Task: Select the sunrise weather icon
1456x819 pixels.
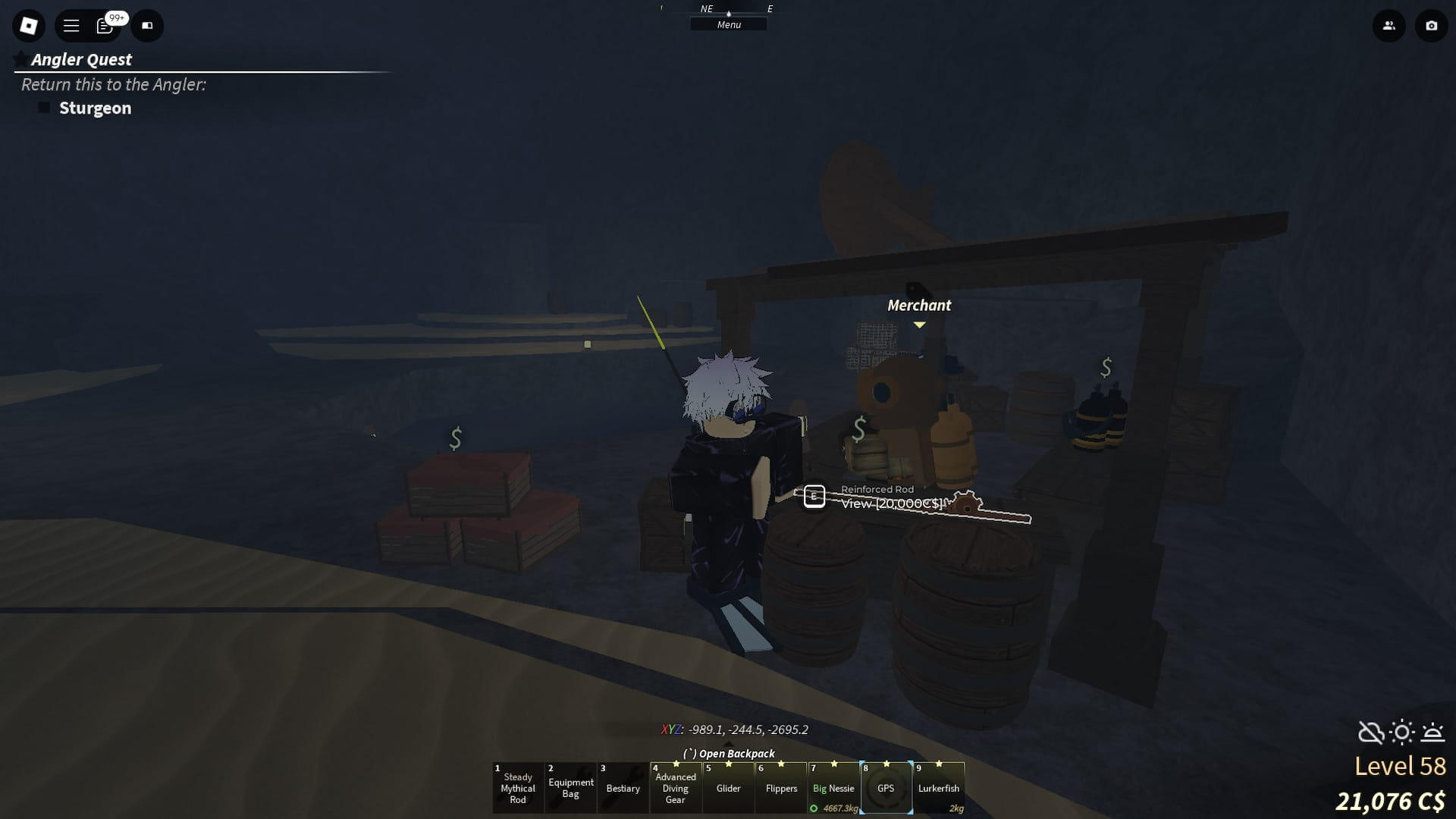Action: point(1434,733)
